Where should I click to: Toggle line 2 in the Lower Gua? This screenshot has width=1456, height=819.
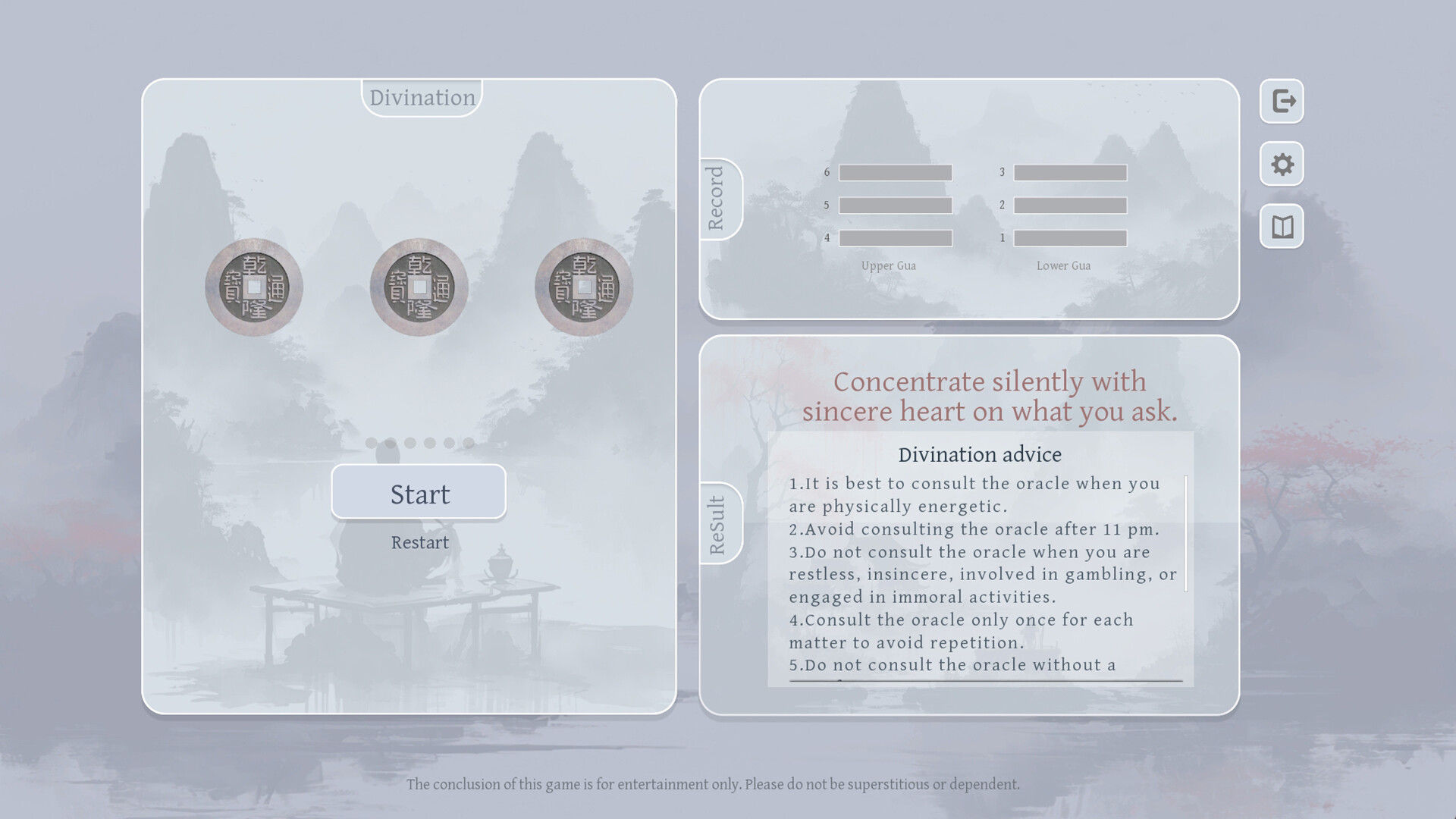1070,205
